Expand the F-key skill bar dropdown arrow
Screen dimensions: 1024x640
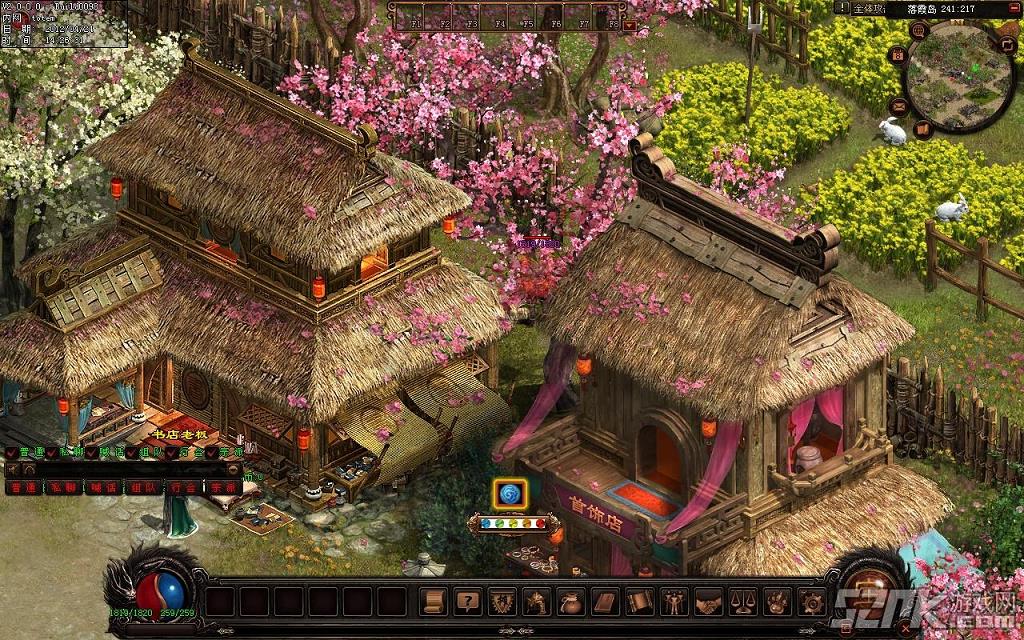pyautogui.click(x=630, y=23)
